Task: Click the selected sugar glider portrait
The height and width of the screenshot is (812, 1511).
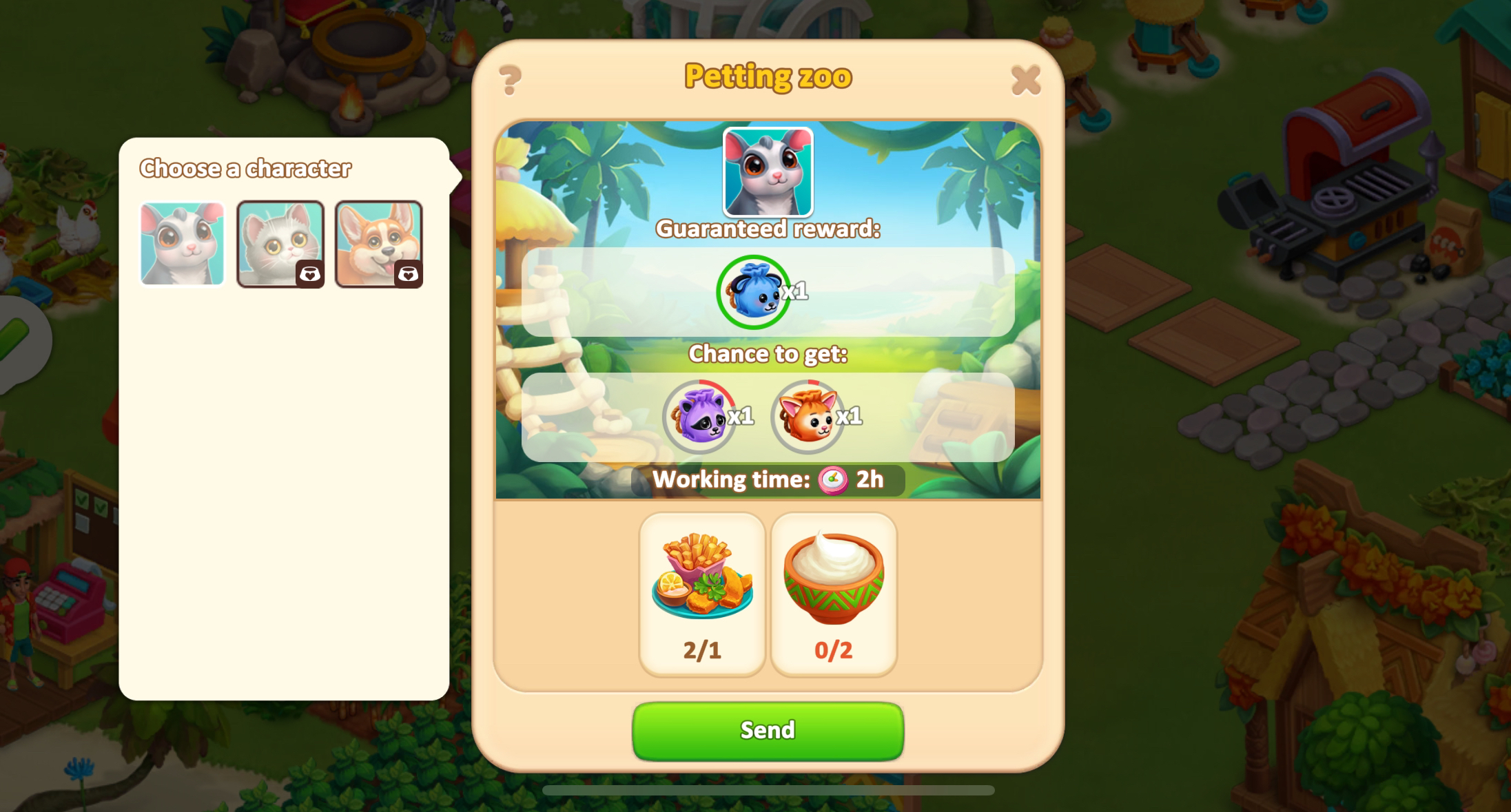Action: pyautogui.click(x=768, y=172)
